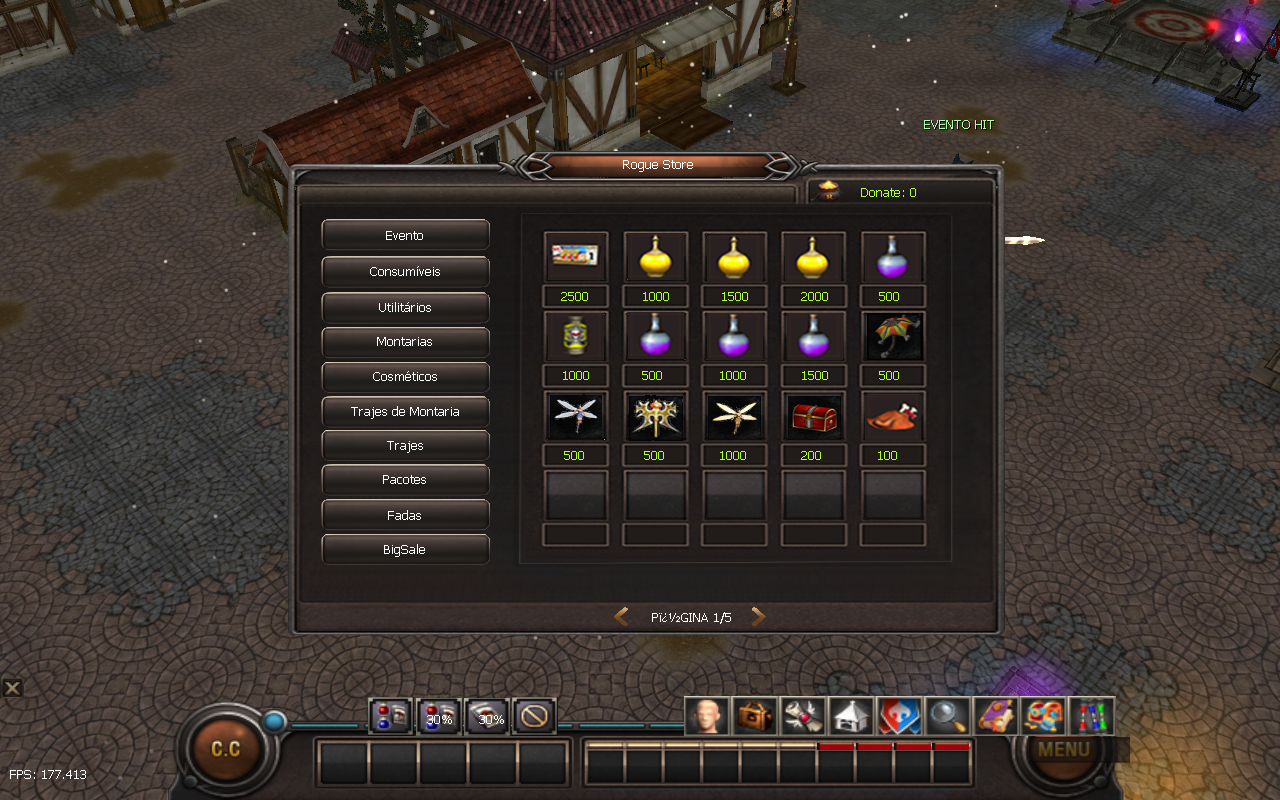Open the Evento shop category
This screenshot has width=1280, height=800.
tap(405, 235)
